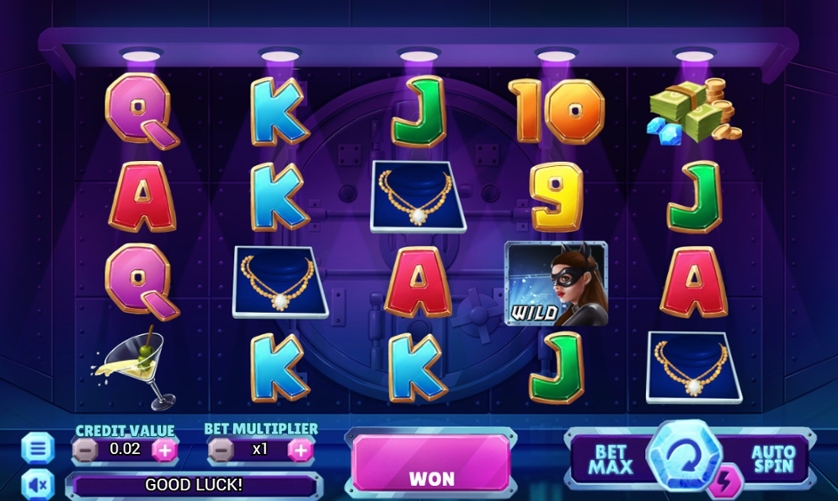Screen dimensions: 838x501
Task: Click the Bet Max button
Action: pyautogui.click(x=610, y=460)
